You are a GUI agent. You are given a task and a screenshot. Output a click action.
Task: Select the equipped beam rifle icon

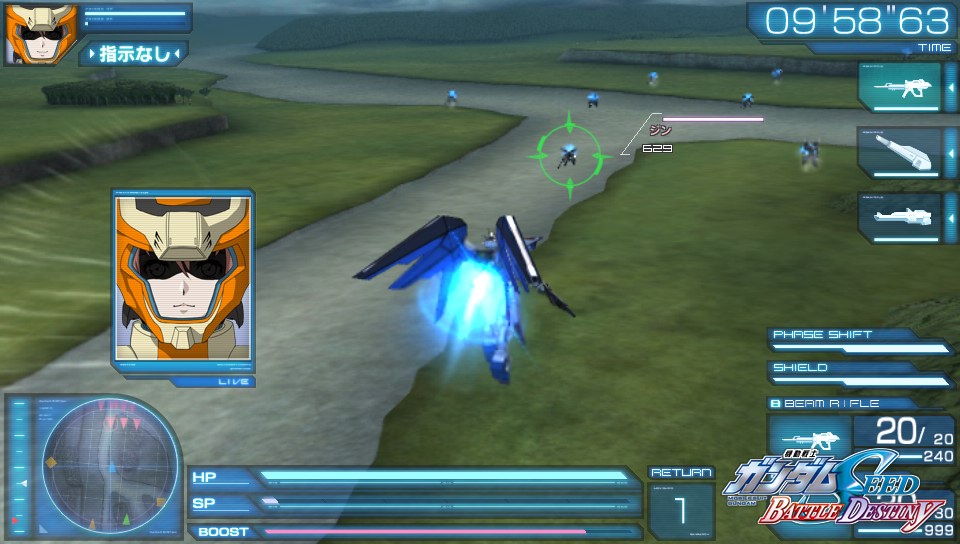[810, 440]
